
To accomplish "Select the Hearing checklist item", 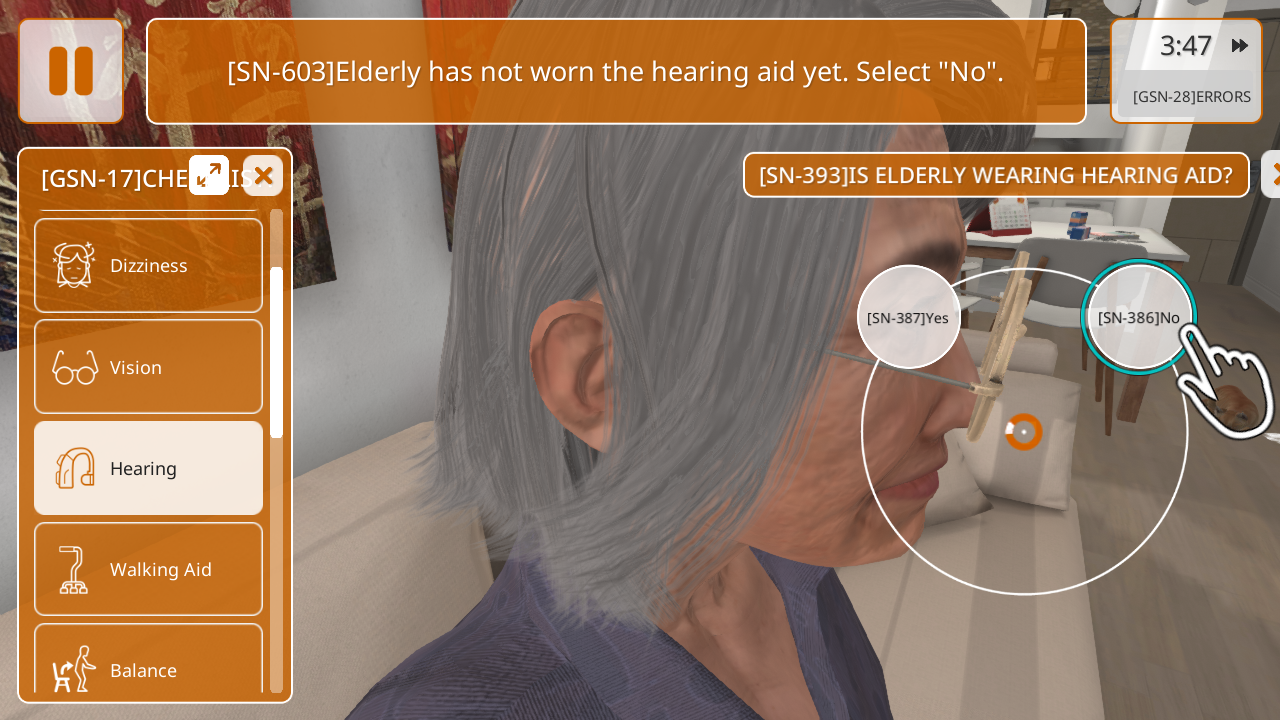I will (148, 468).
